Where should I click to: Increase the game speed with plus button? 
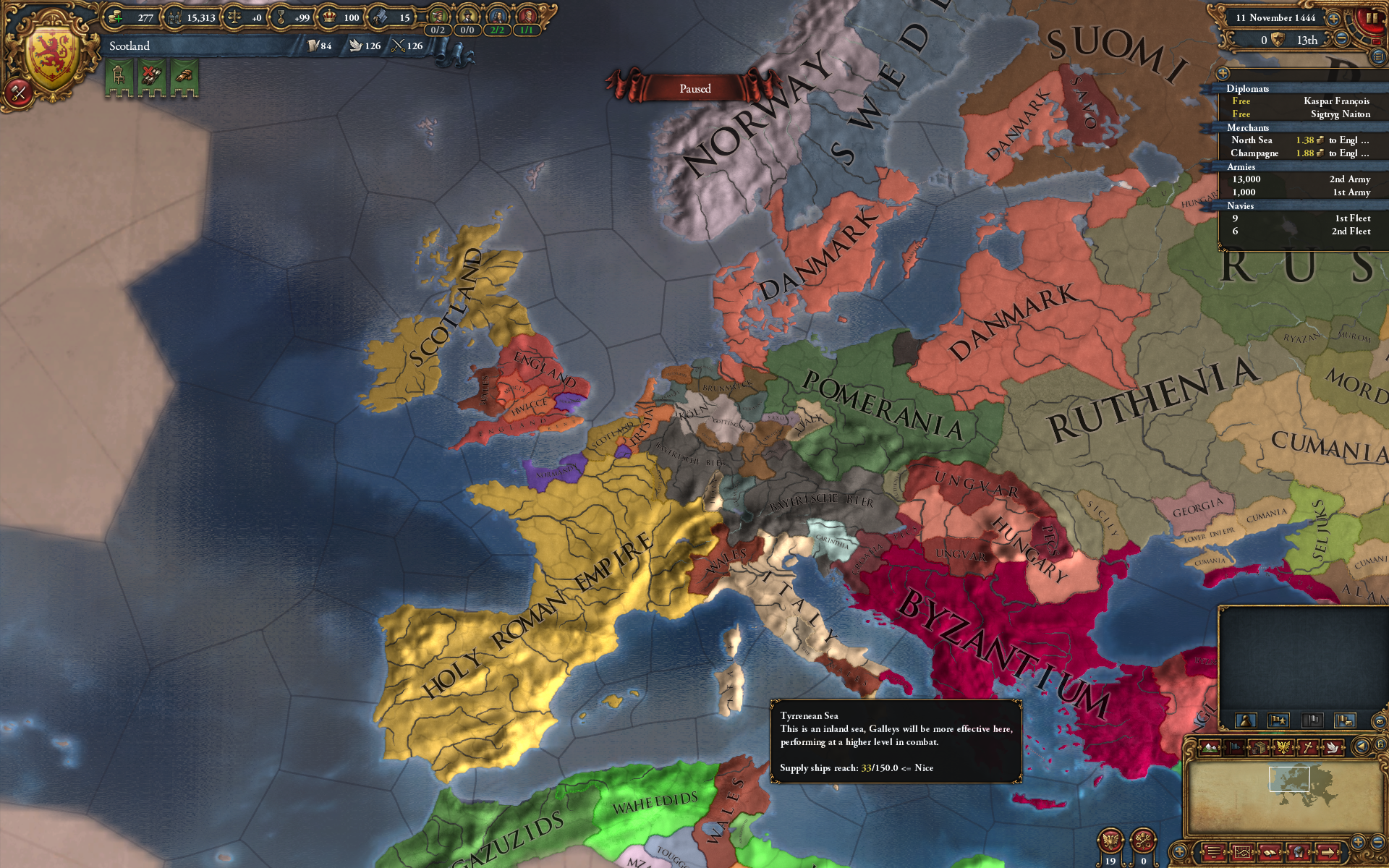(1333, 19)
